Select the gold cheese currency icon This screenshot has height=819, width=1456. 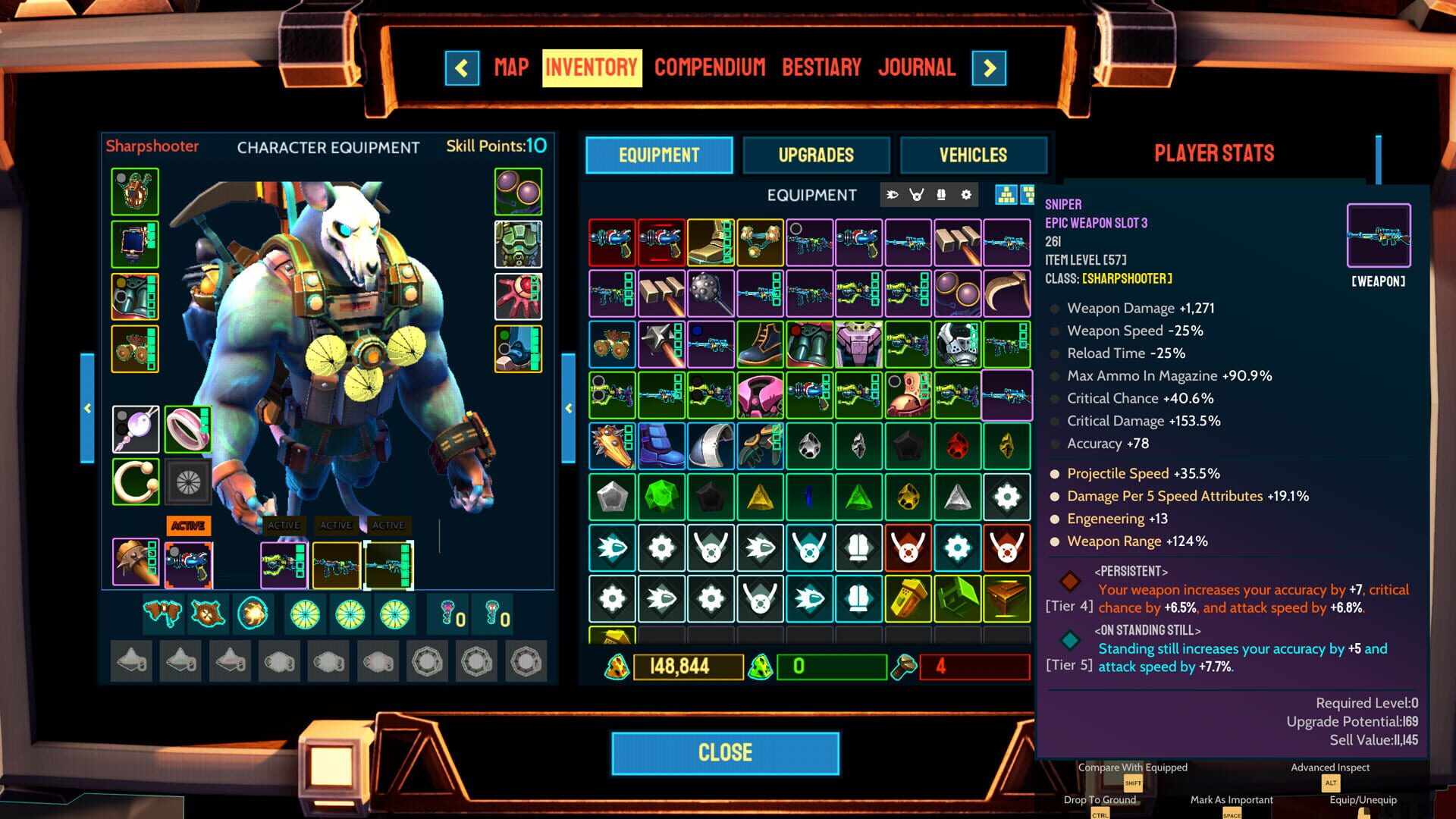pos(618,667)
